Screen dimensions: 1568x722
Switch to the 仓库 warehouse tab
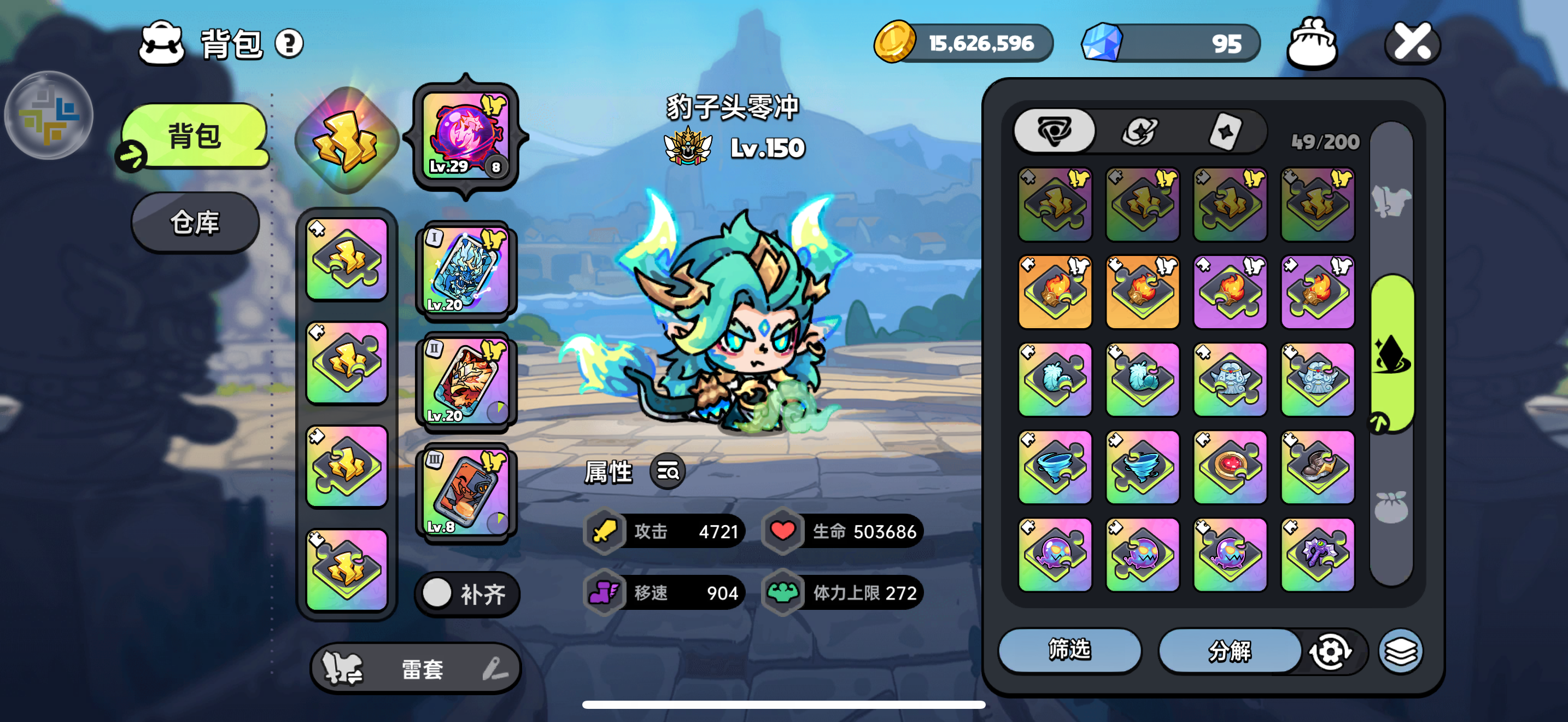(x=194, y=222)
